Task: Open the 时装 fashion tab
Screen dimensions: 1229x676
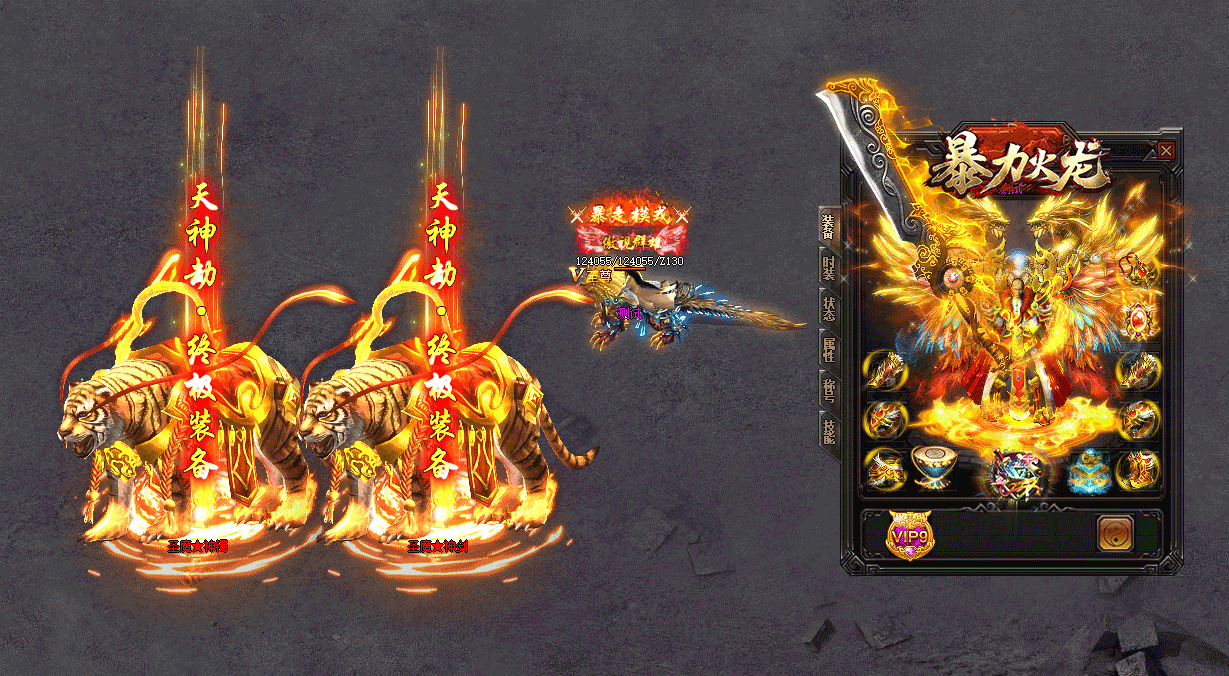Action: click(x=828, y=267)
